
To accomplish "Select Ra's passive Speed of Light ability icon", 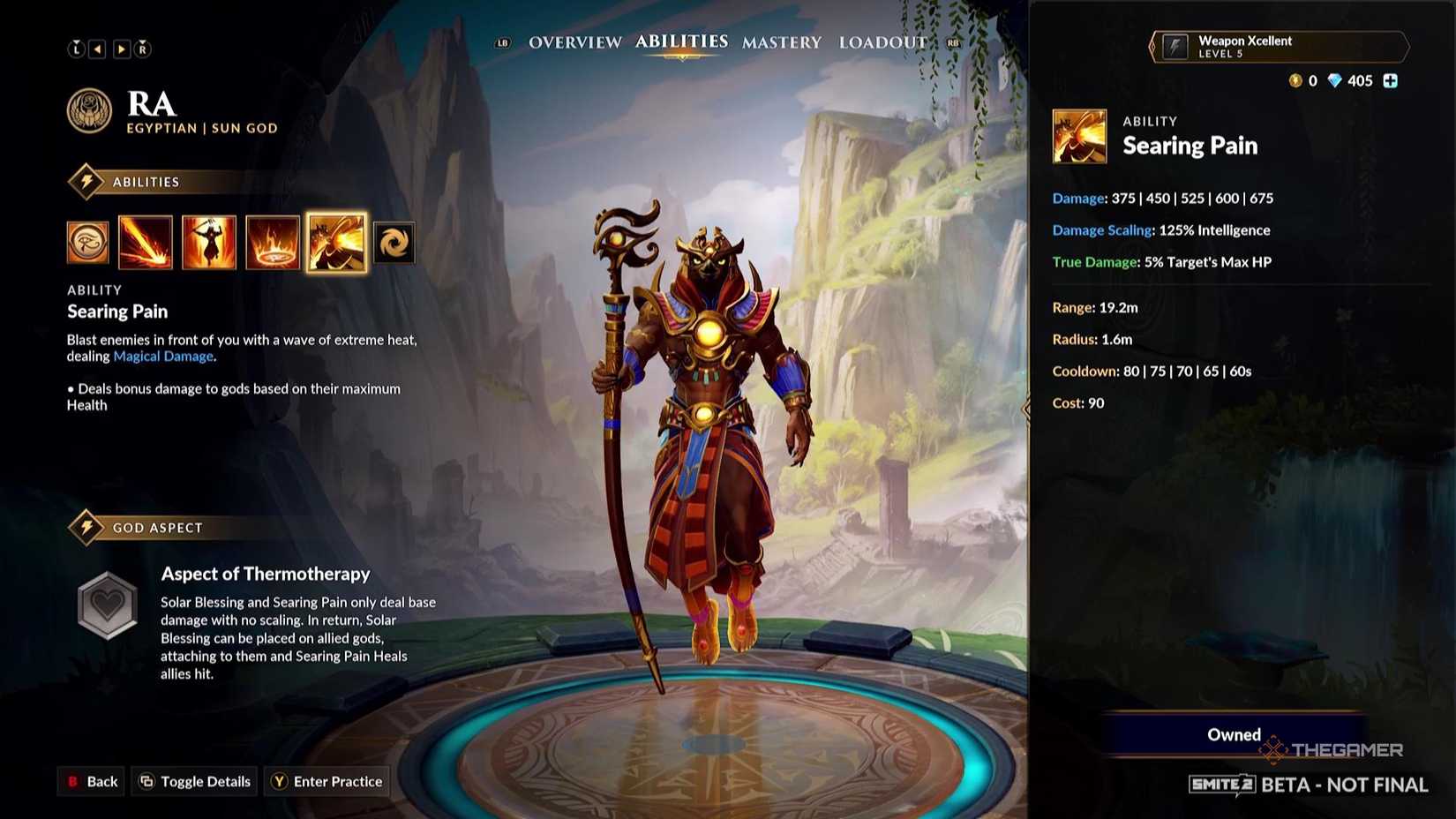I will click(87, 242).
